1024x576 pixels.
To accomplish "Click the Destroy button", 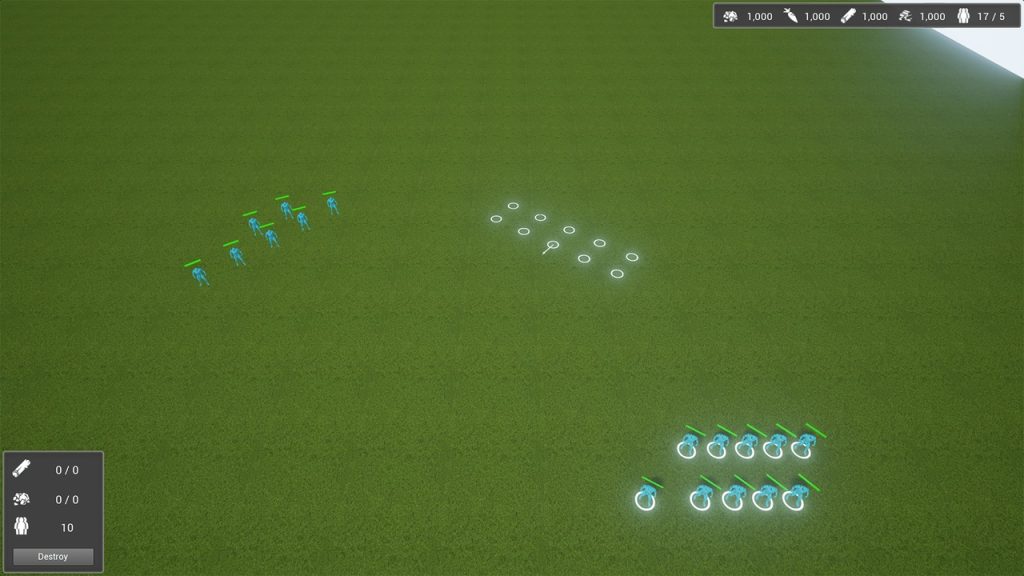I will coord(53,556).
